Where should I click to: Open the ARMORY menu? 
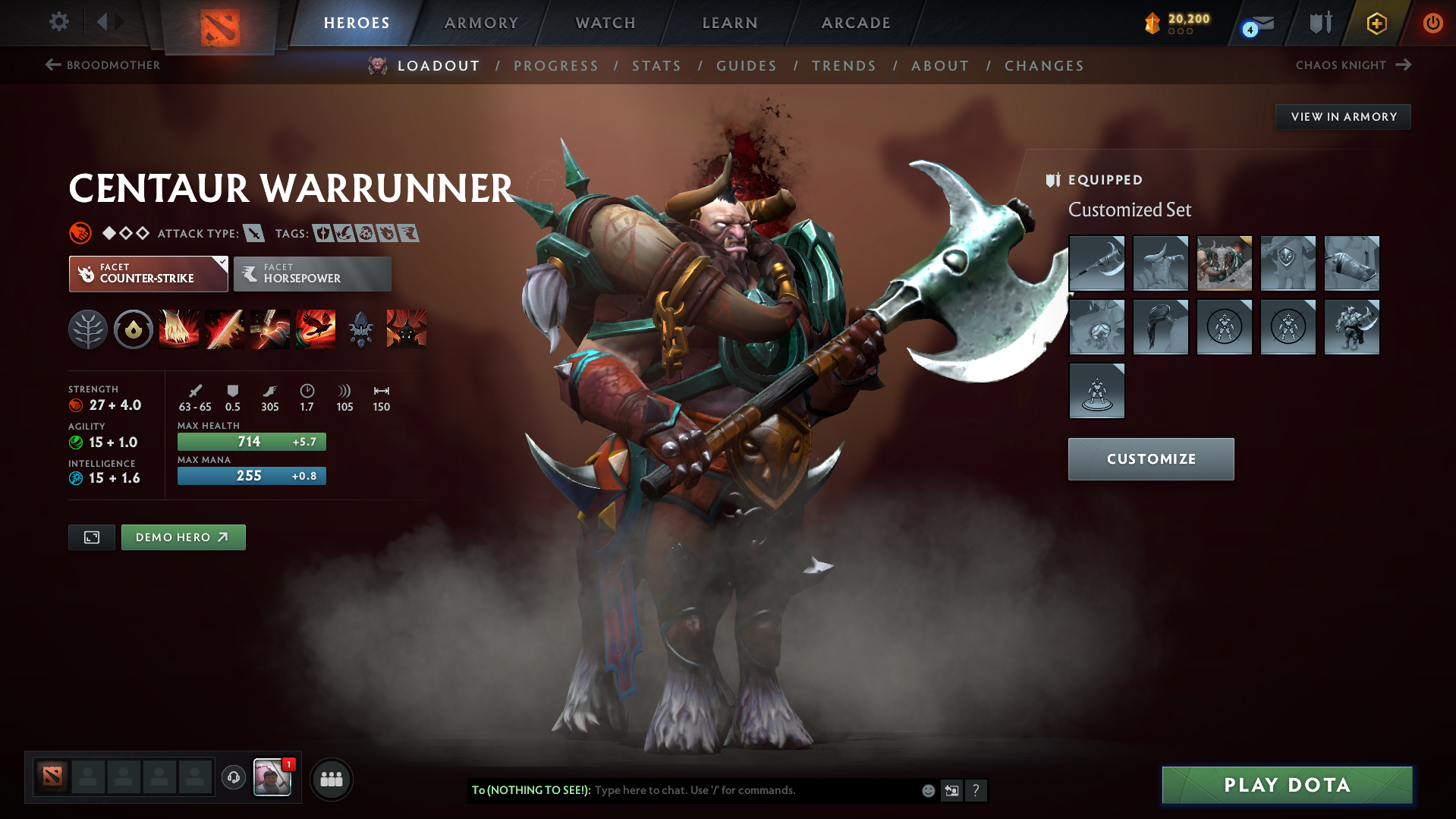[x=481, y=23]
